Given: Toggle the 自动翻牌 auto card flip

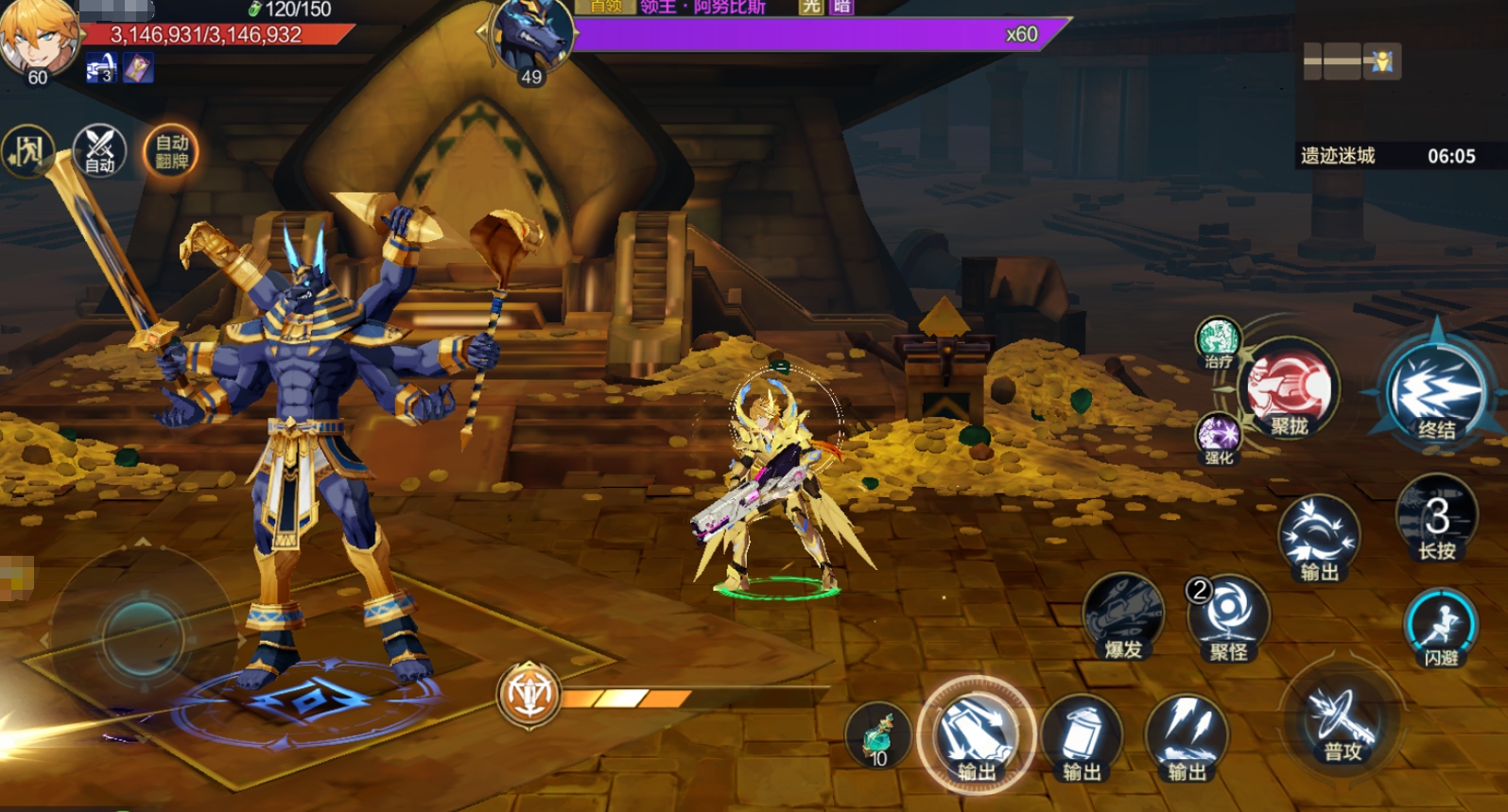Looking at the screenshot, I should (171, 151).
